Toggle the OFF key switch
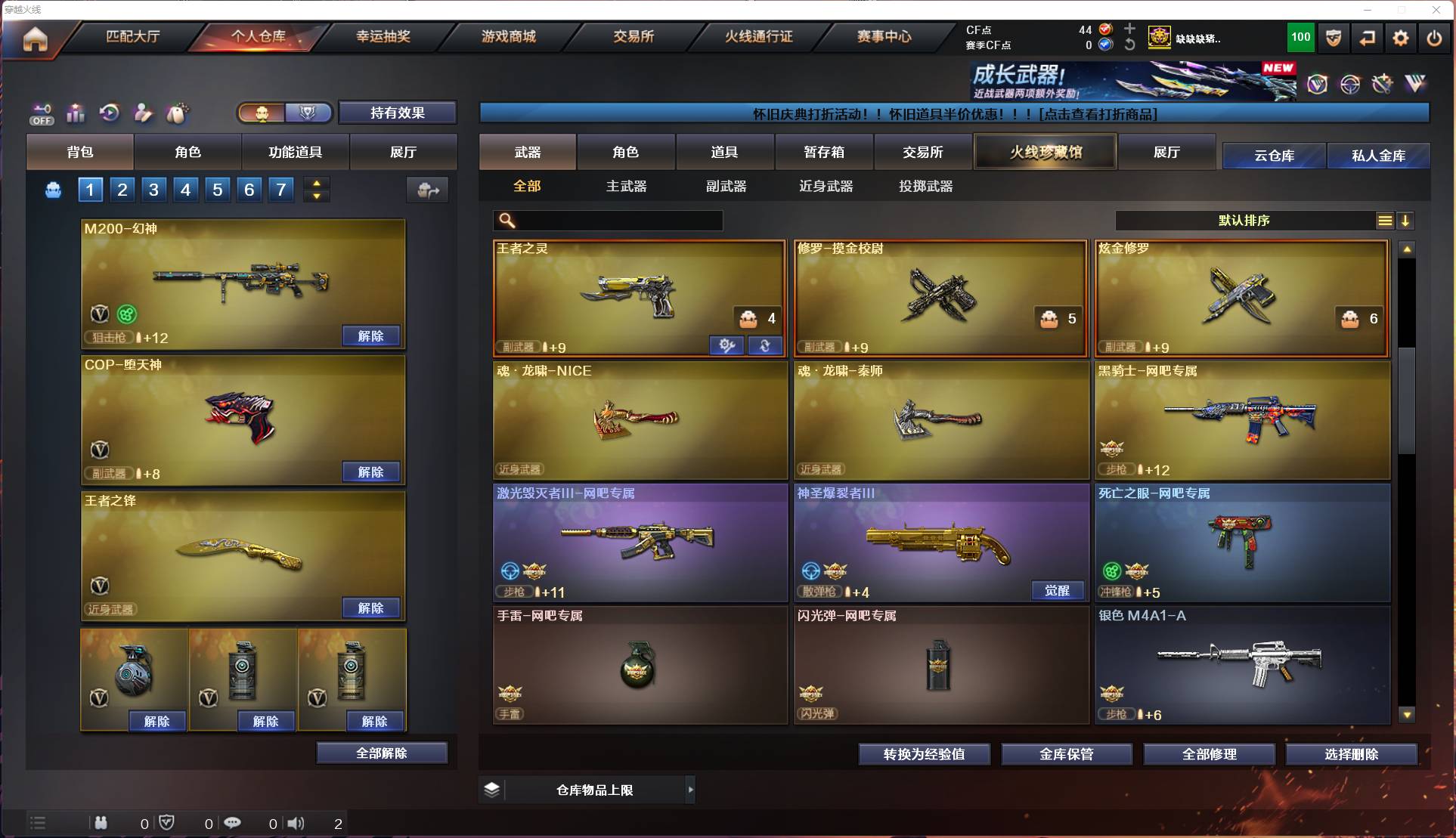 click(42, 113)
